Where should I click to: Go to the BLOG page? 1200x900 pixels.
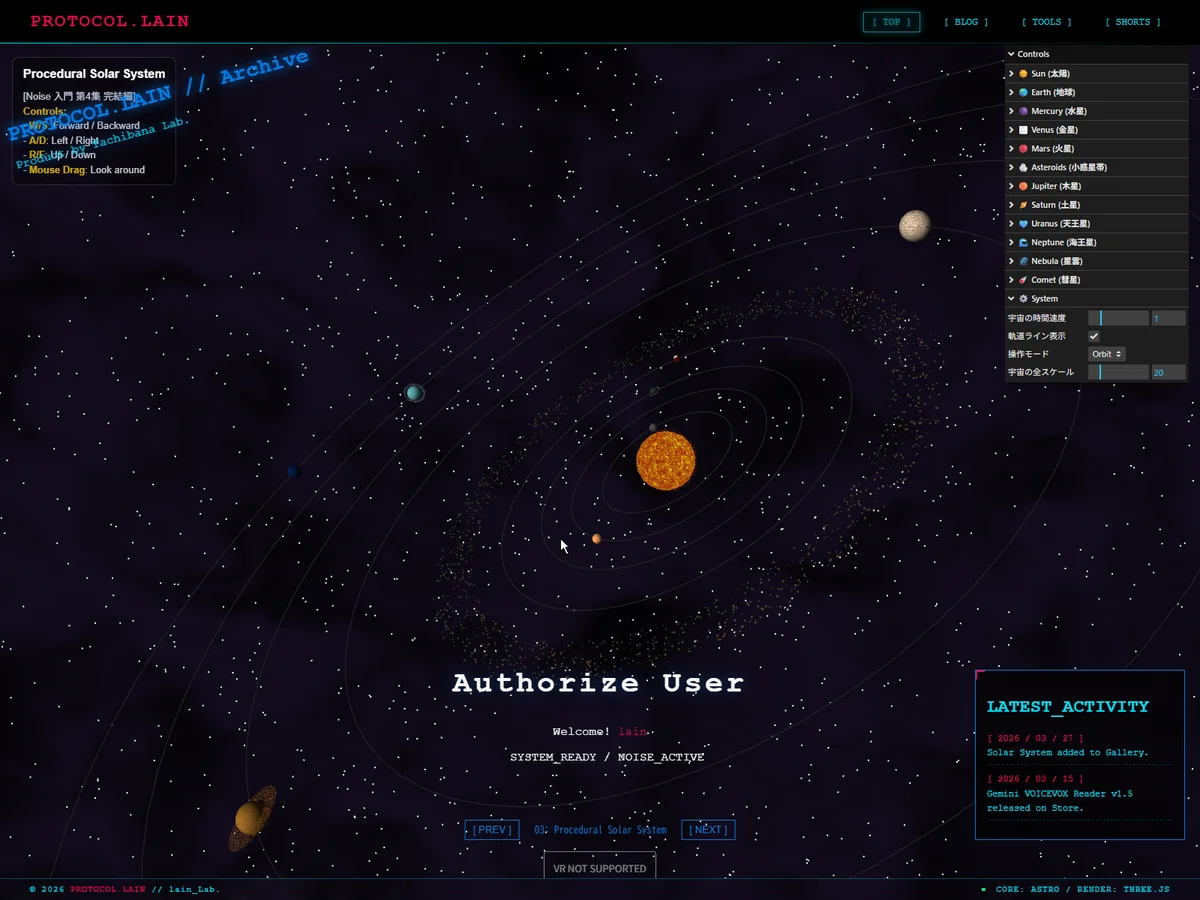coord(966,22)
